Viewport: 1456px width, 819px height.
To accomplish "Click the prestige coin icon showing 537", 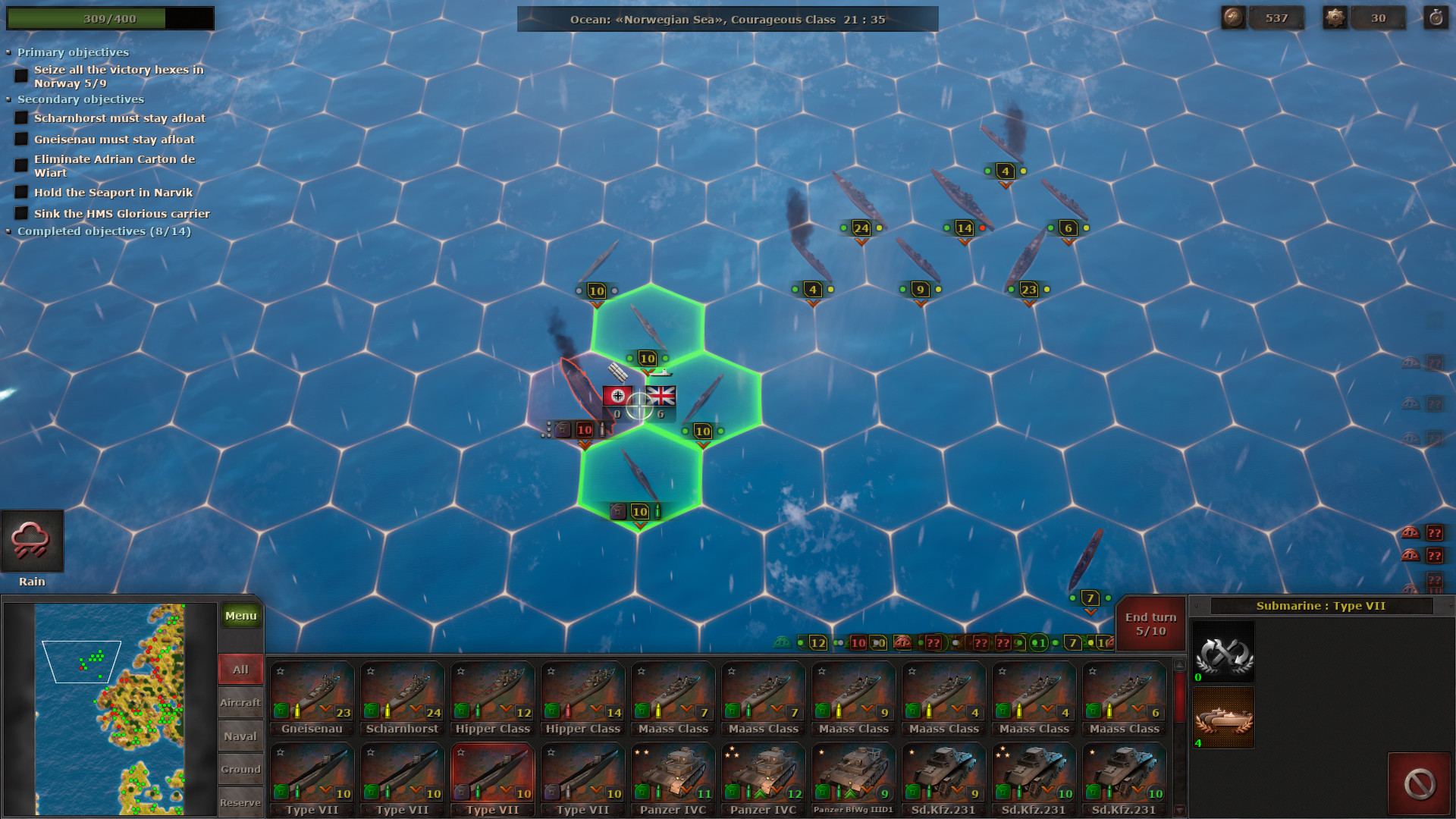I will [1233, 17].
